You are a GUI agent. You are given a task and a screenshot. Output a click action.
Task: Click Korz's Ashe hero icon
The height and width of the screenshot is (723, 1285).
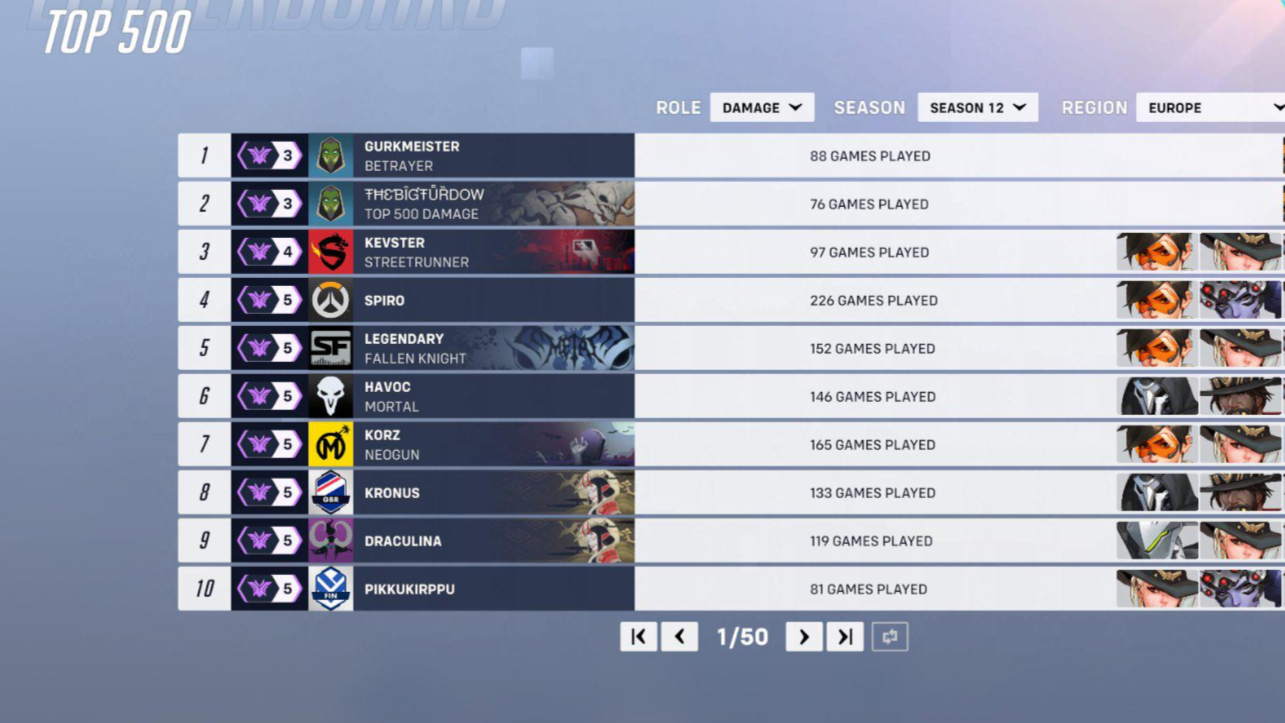(1240, 444)
